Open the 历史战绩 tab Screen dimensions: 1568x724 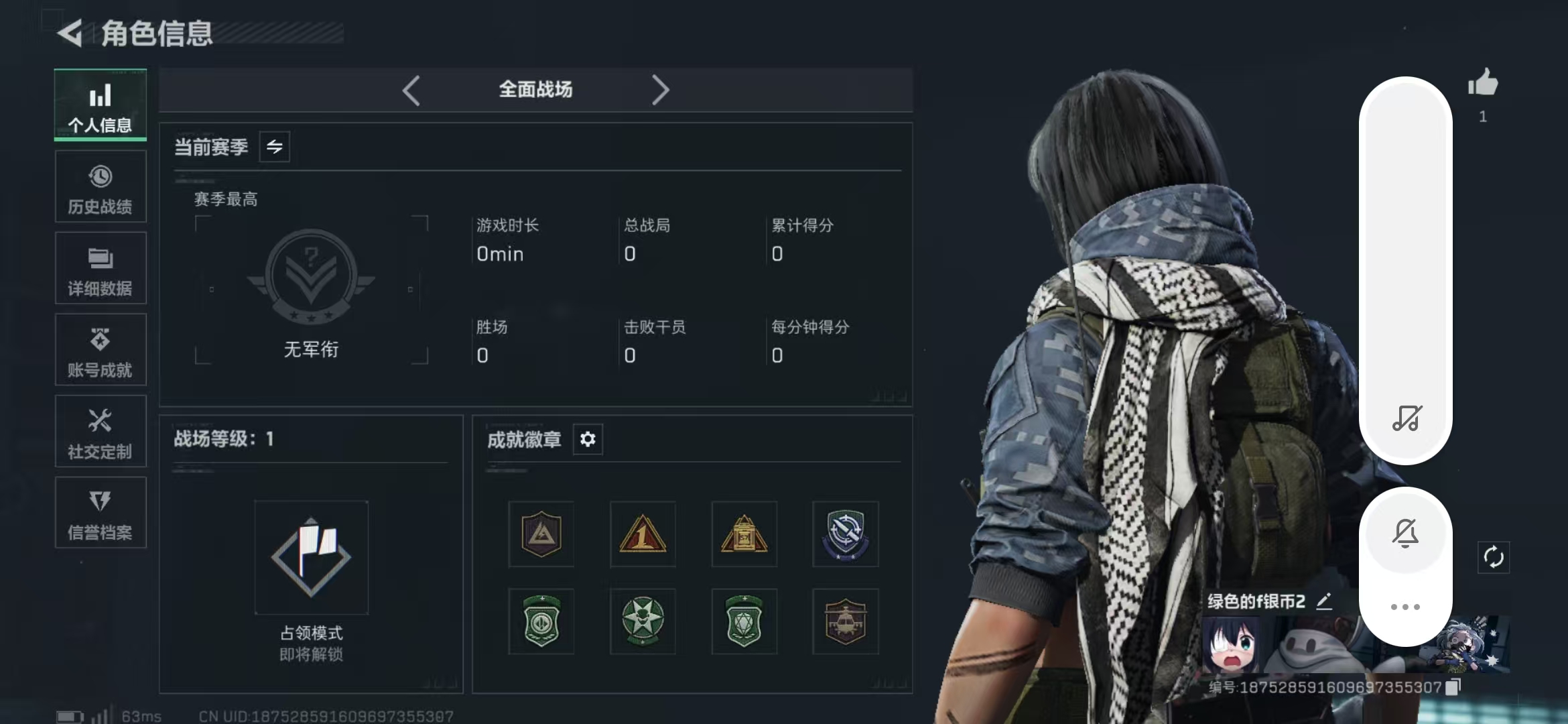click(x=101, y=187)
